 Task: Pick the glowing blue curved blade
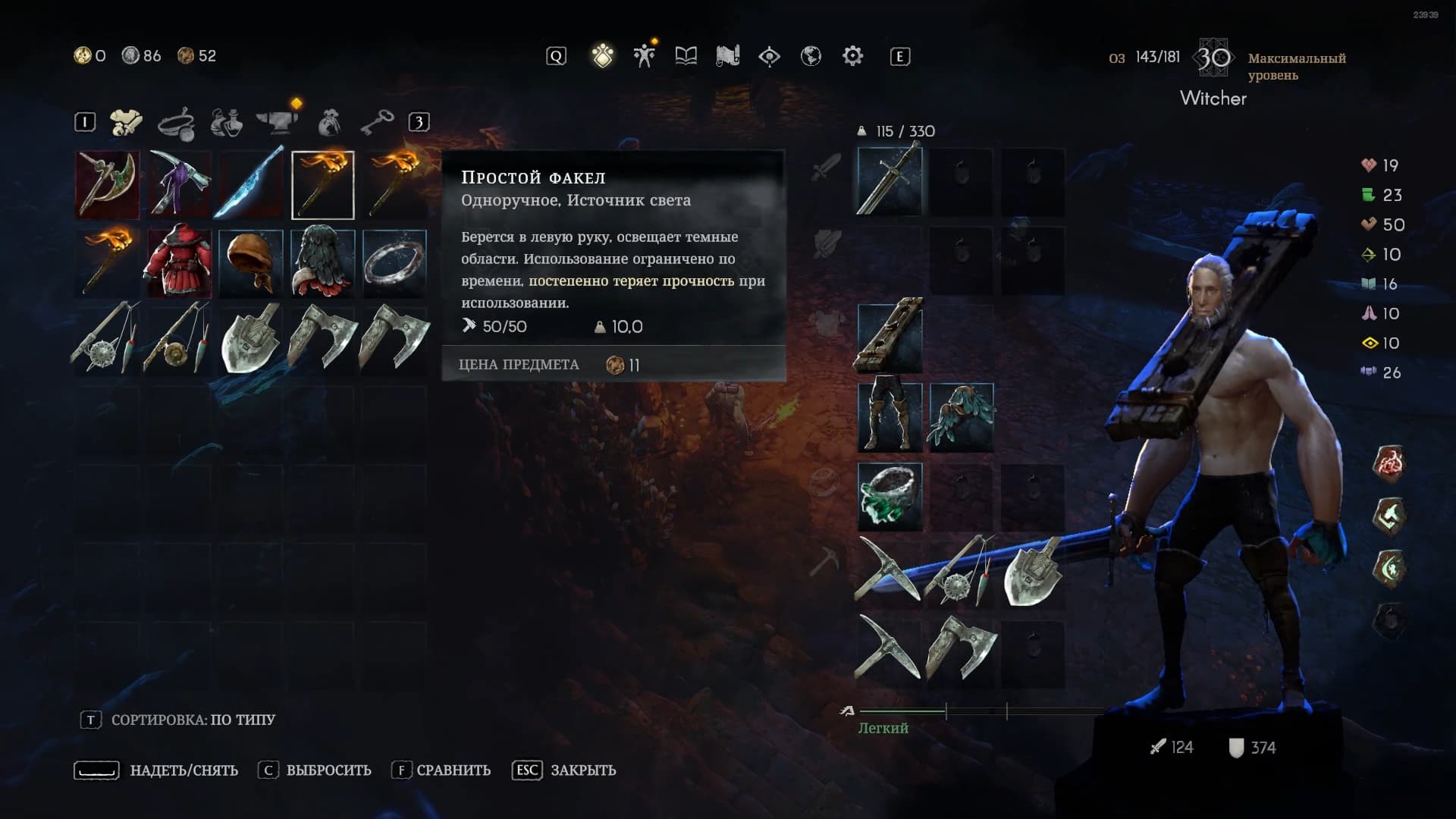click(250, 185)
